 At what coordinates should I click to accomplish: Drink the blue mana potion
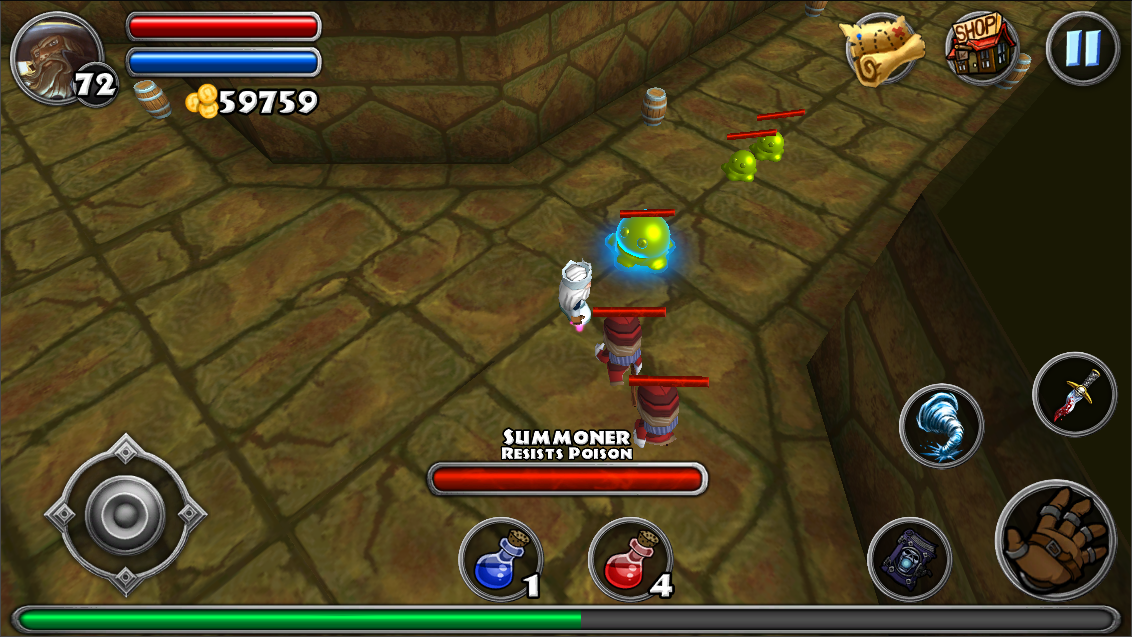(x=499, y=561)
